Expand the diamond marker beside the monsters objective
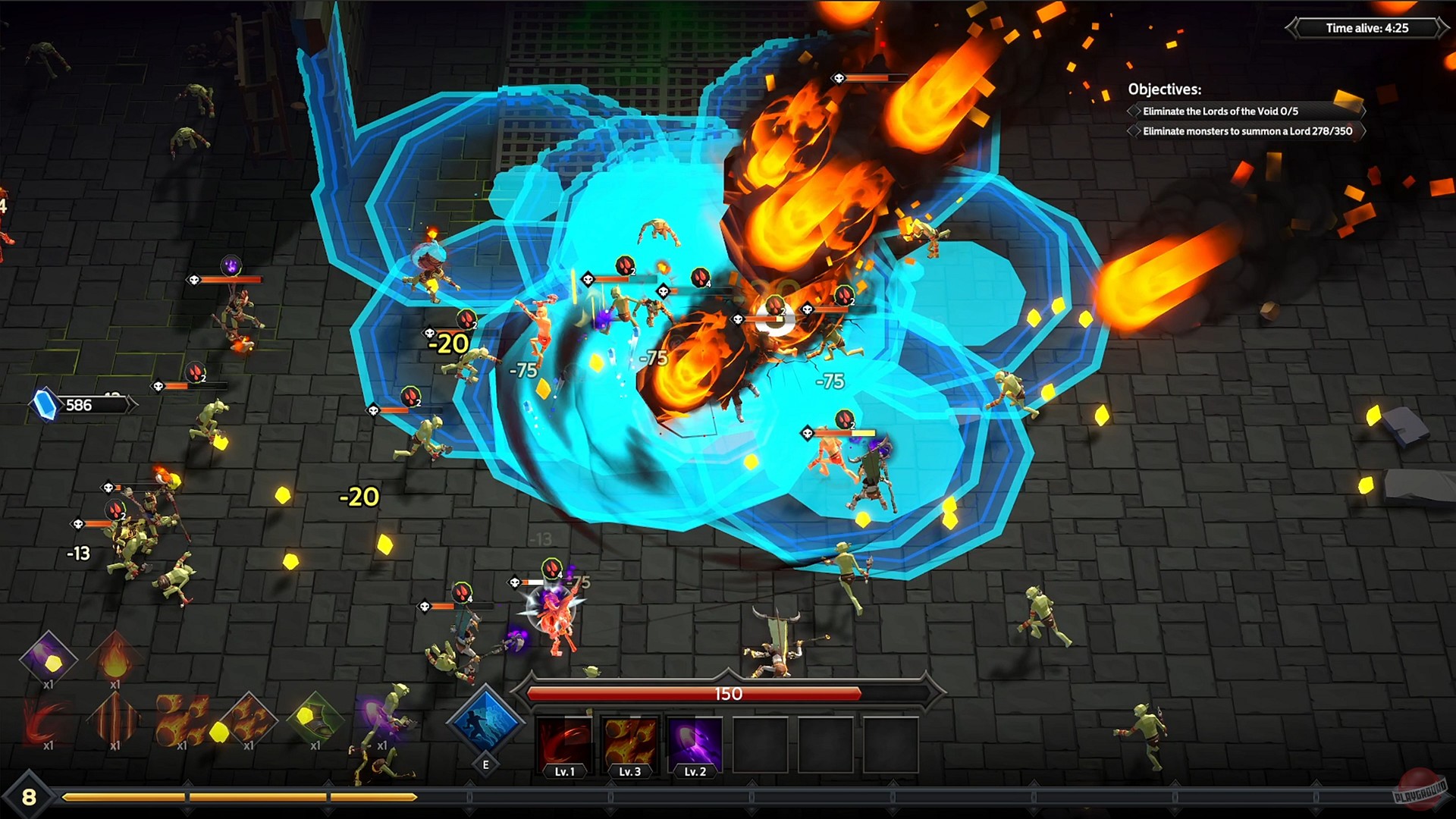 point(1134,131)
